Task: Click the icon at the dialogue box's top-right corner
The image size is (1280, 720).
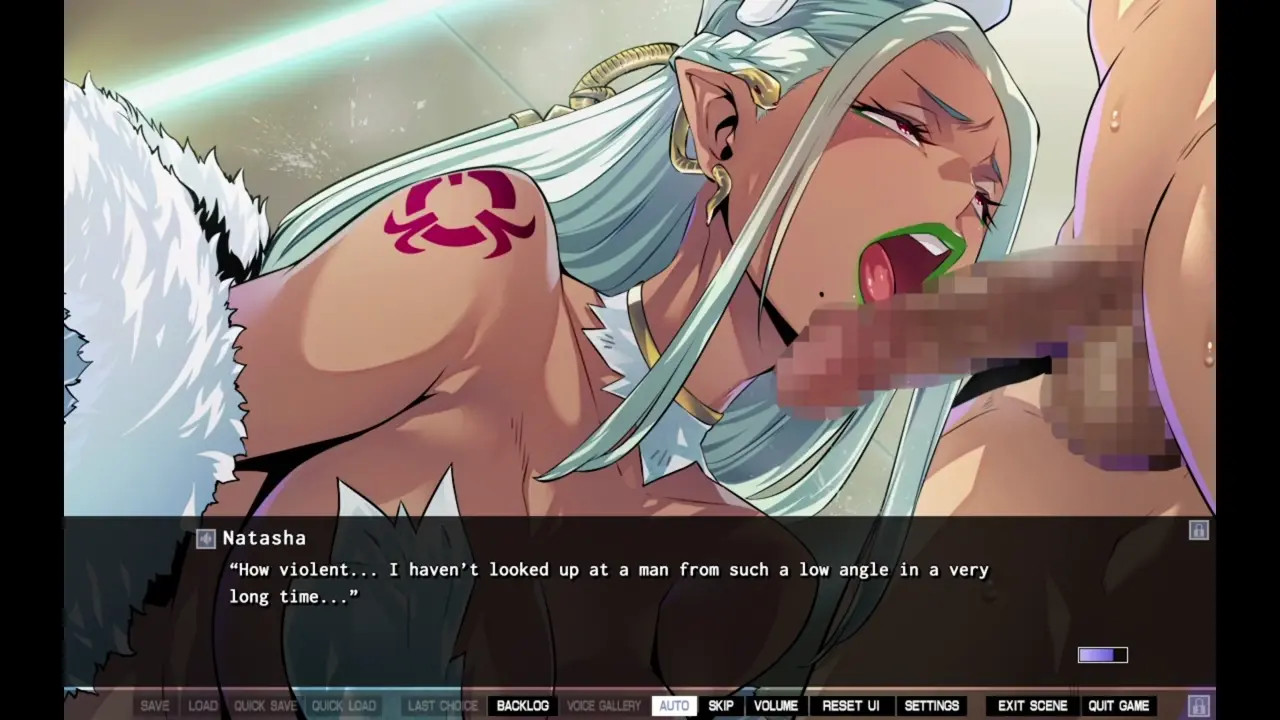Action: (1198, 530)
